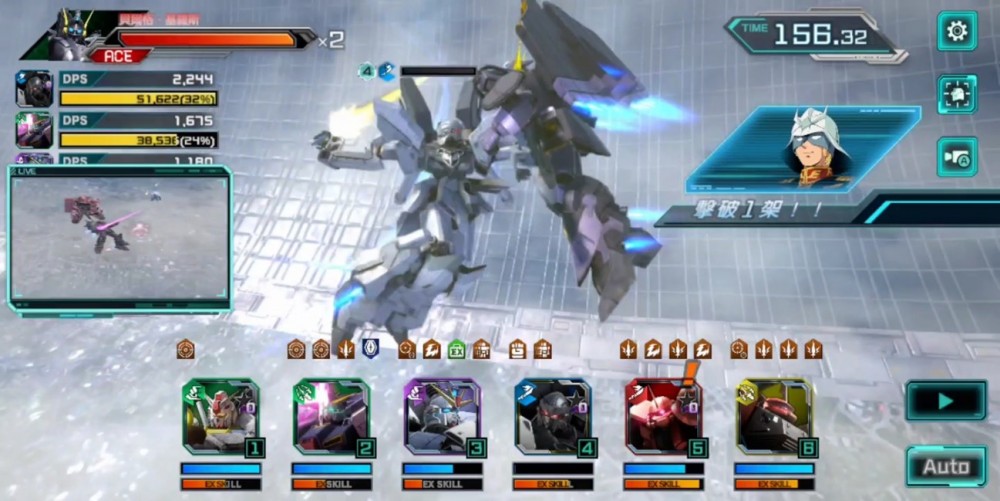This screenshot has width=1000, height=501.
Task: Select unit card number 3
Action: (443, 416)
